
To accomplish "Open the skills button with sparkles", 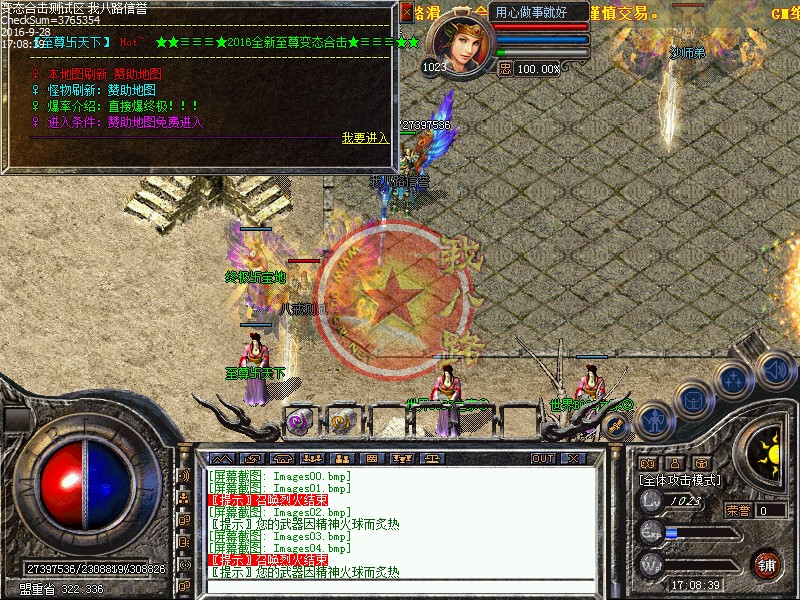I will coord(735,380).
